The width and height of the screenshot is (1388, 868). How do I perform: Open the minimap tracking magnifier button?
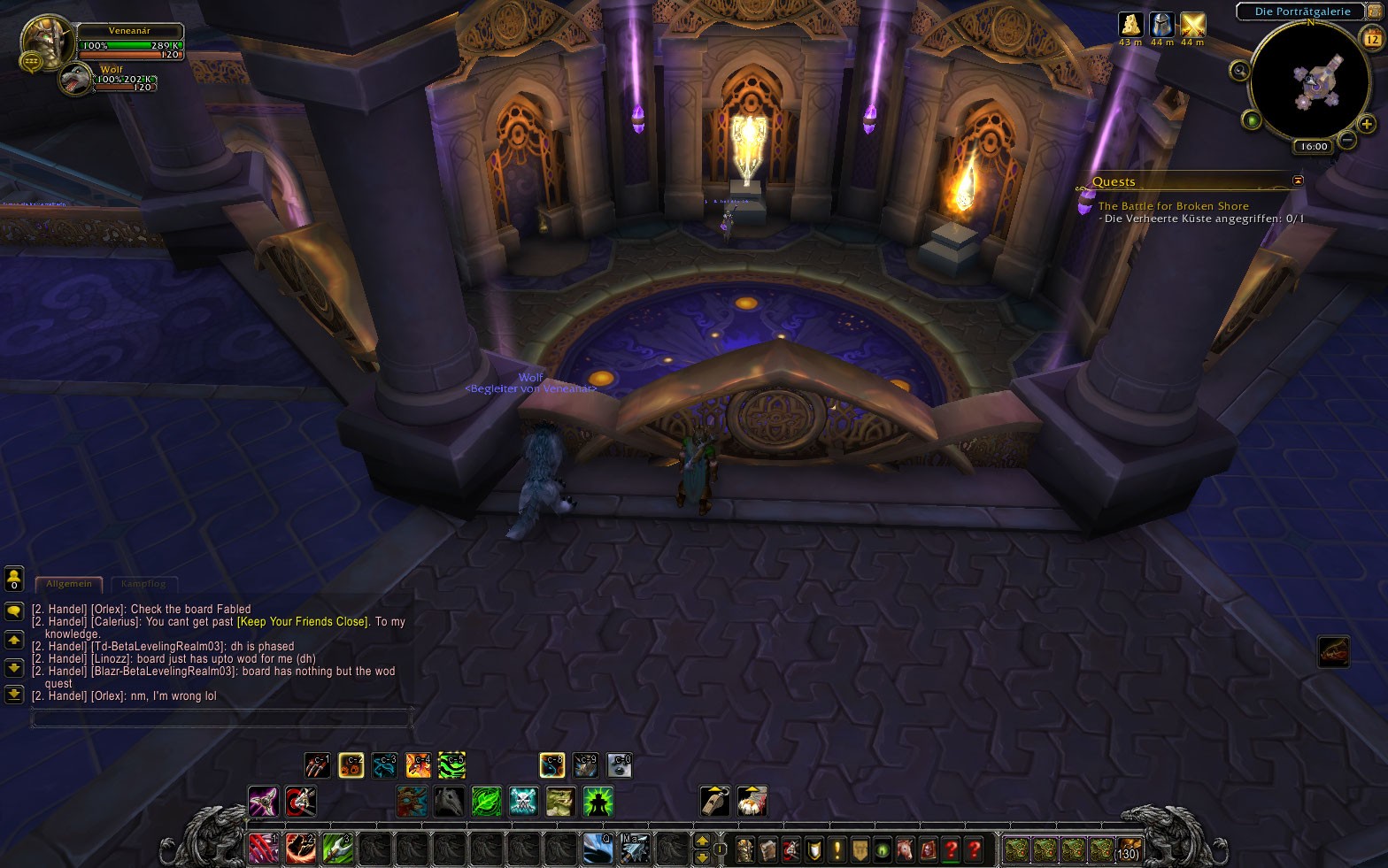click(x=1239, y=70)
